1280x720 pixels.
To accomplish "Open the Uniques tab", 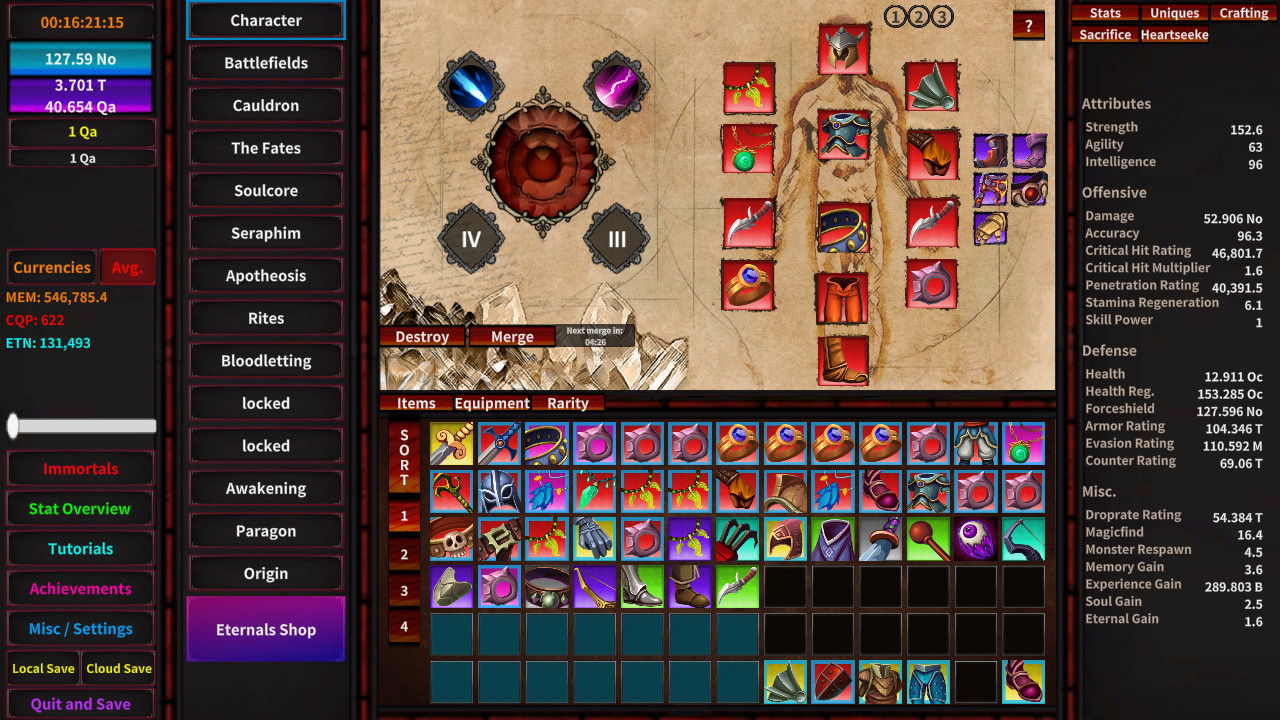I will 1174,12.
